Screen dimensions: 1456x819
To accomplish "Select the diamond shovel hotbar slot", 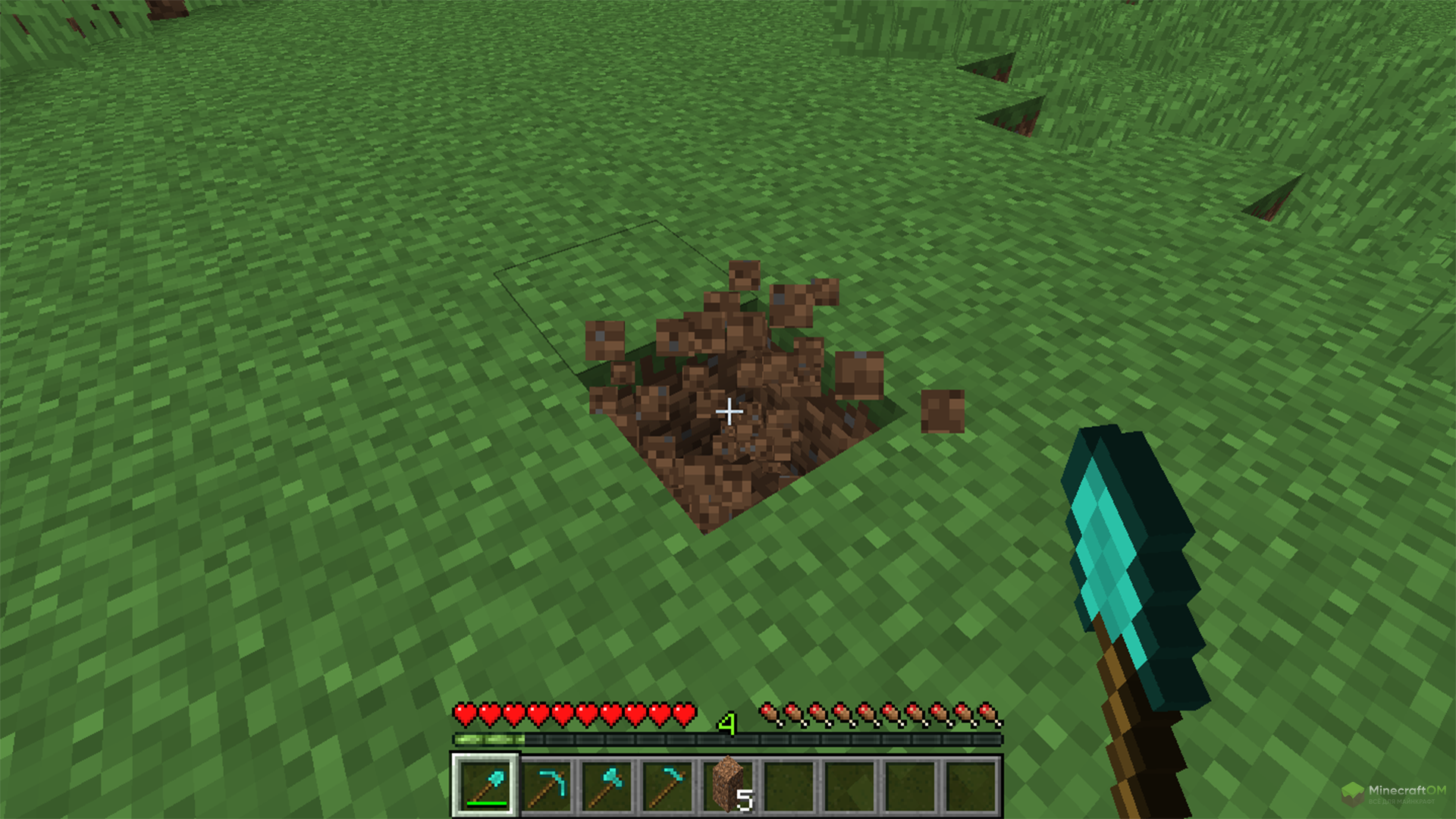I will coord(485,785).
